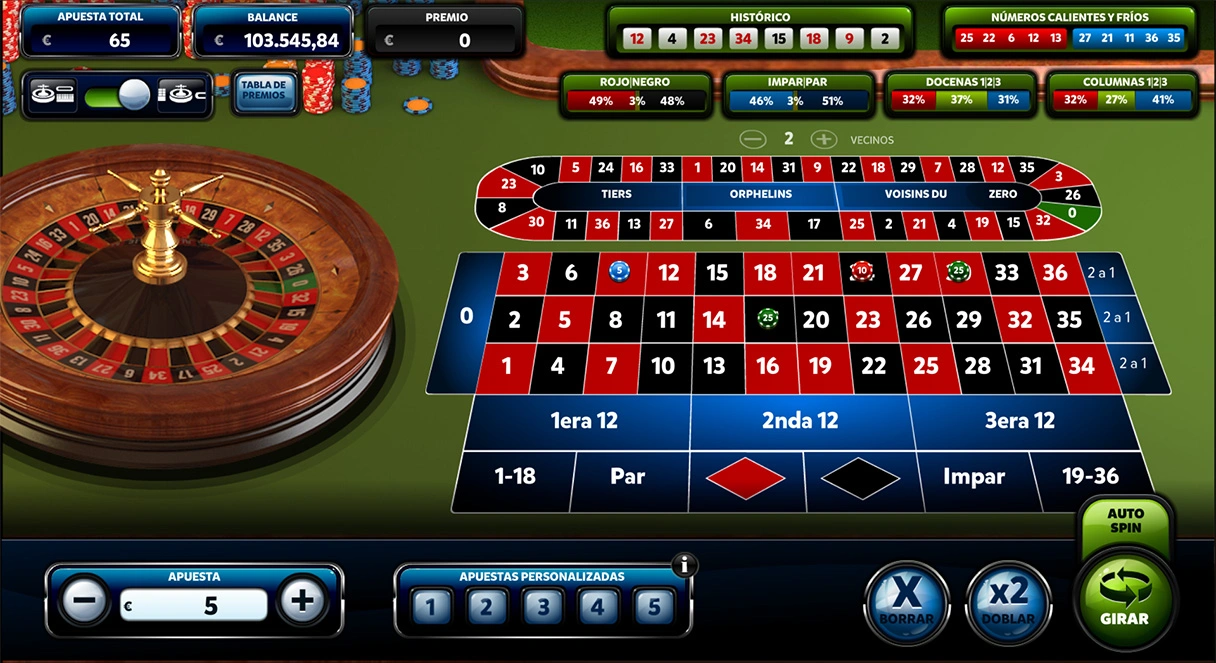Place a chip on number 17 on the racetrack
The height and width of the screenshot is (663, 1216).
[814, 224]
